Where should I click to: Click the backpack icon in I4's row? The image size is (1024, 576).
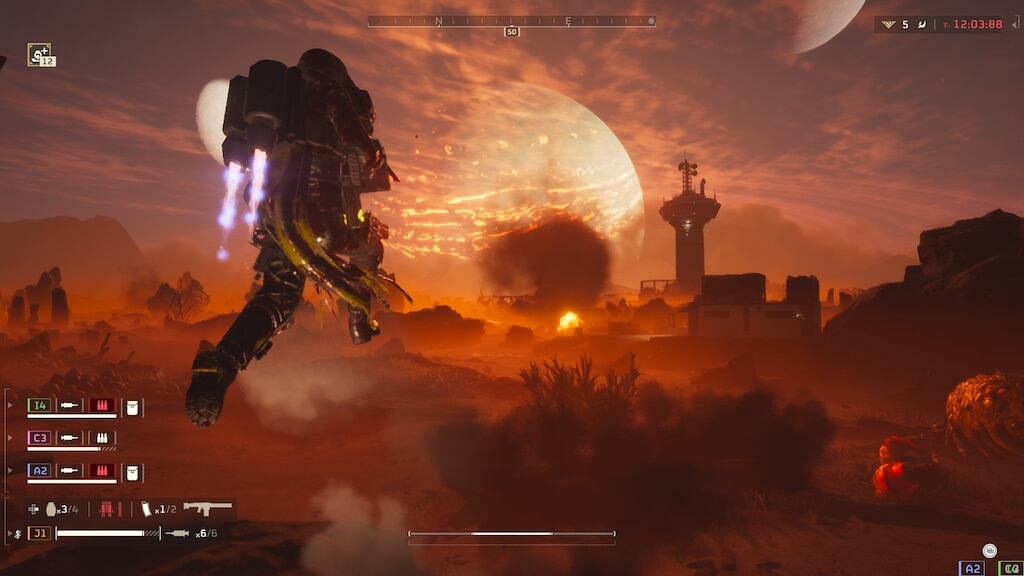click(x=133, y=406)
